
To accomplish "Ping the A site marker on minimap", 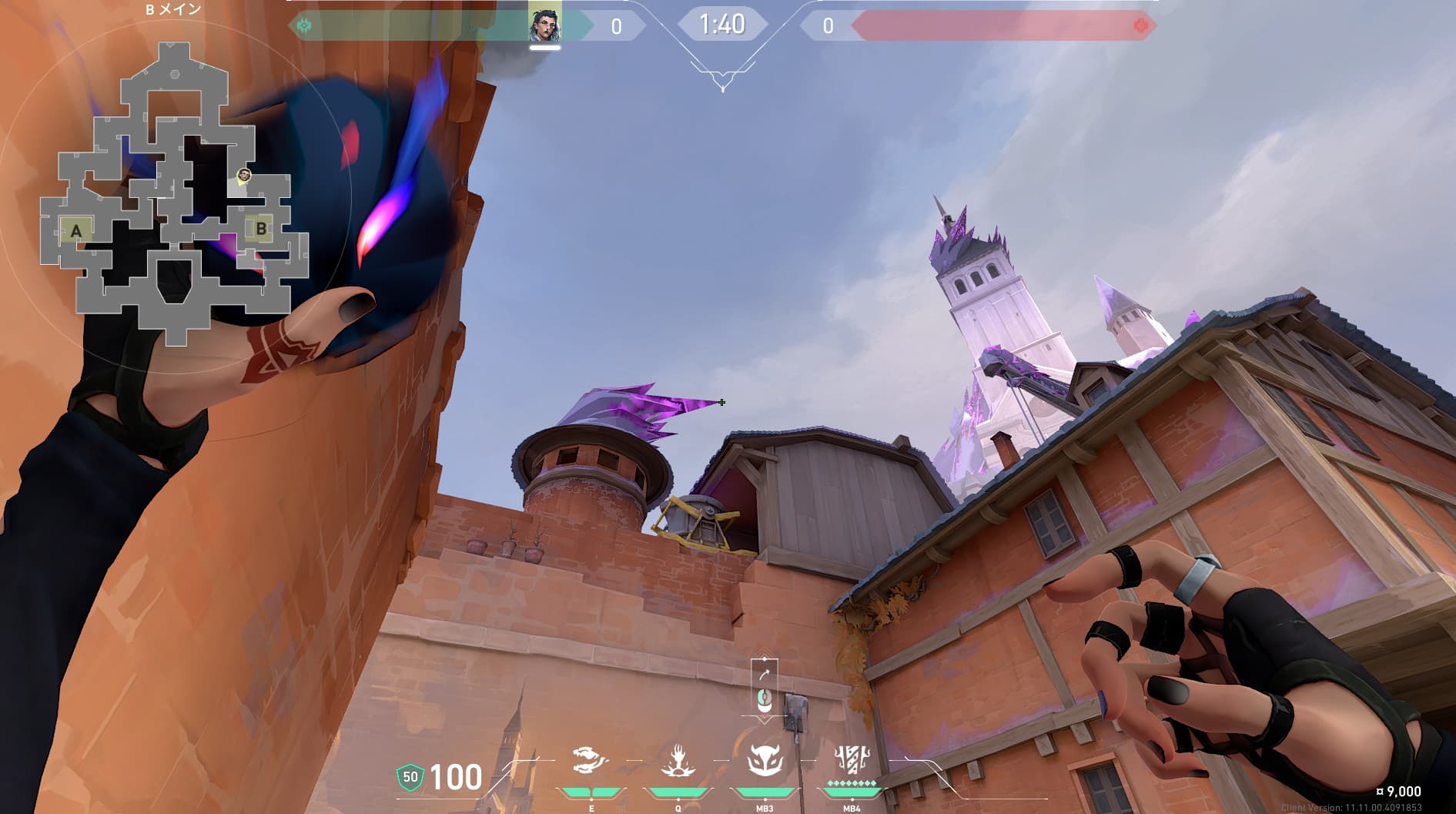I will 75,230.
